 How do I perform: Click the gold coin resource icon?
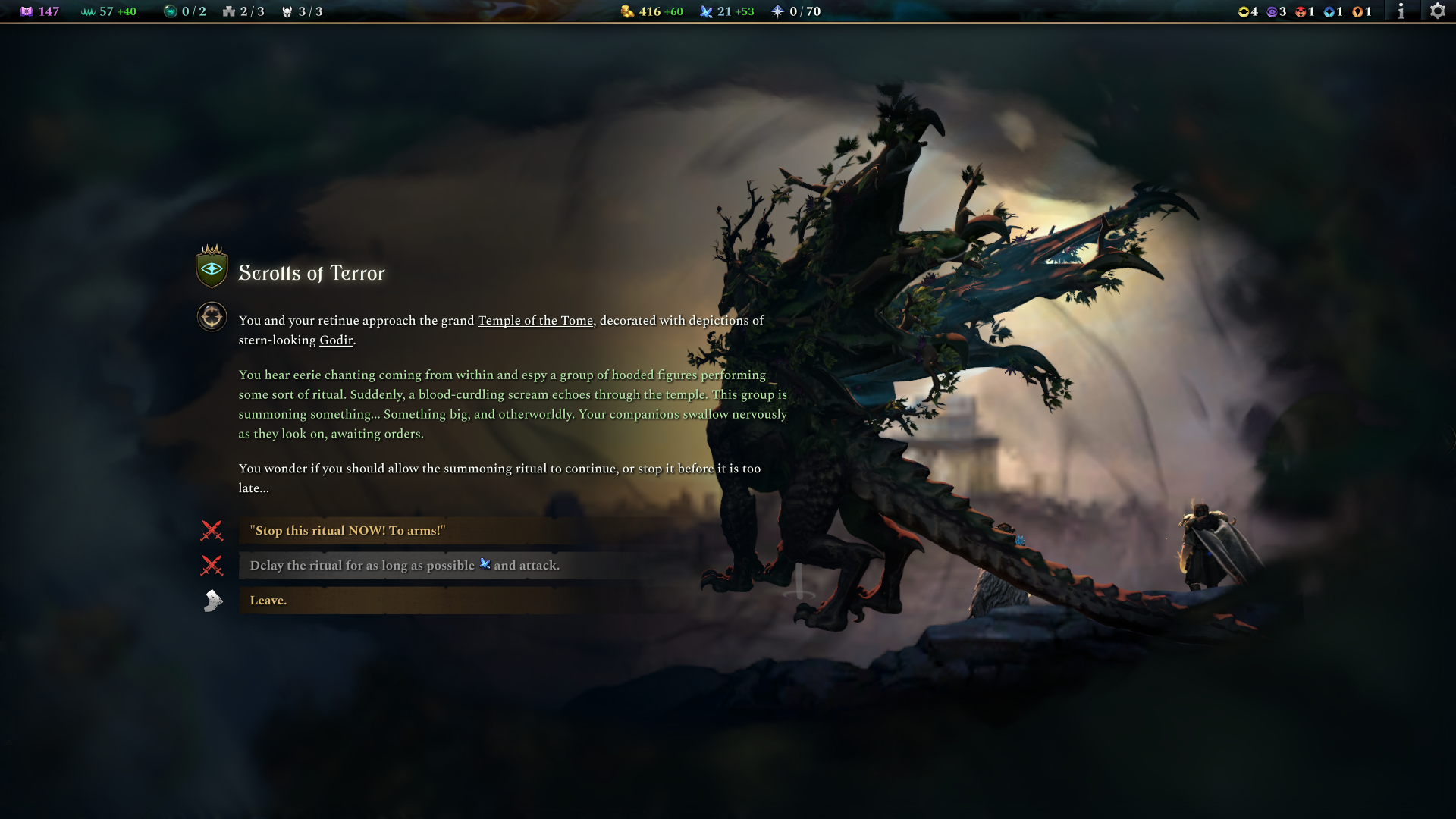pos(626,11)
